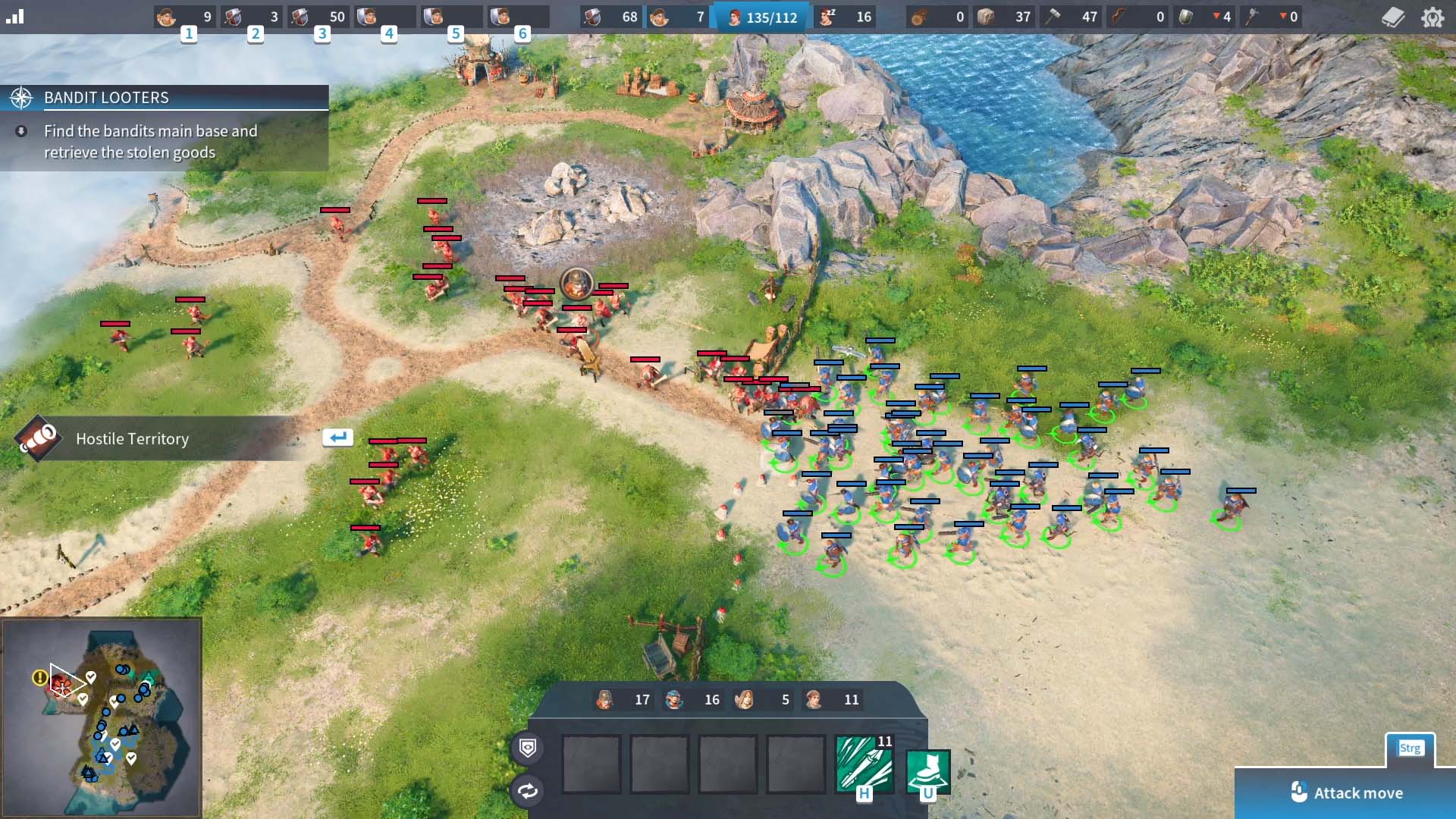Select the 17 bearded soldiers unit group
The height and width of the screenshot is (819, 1456).
(623, 699)
